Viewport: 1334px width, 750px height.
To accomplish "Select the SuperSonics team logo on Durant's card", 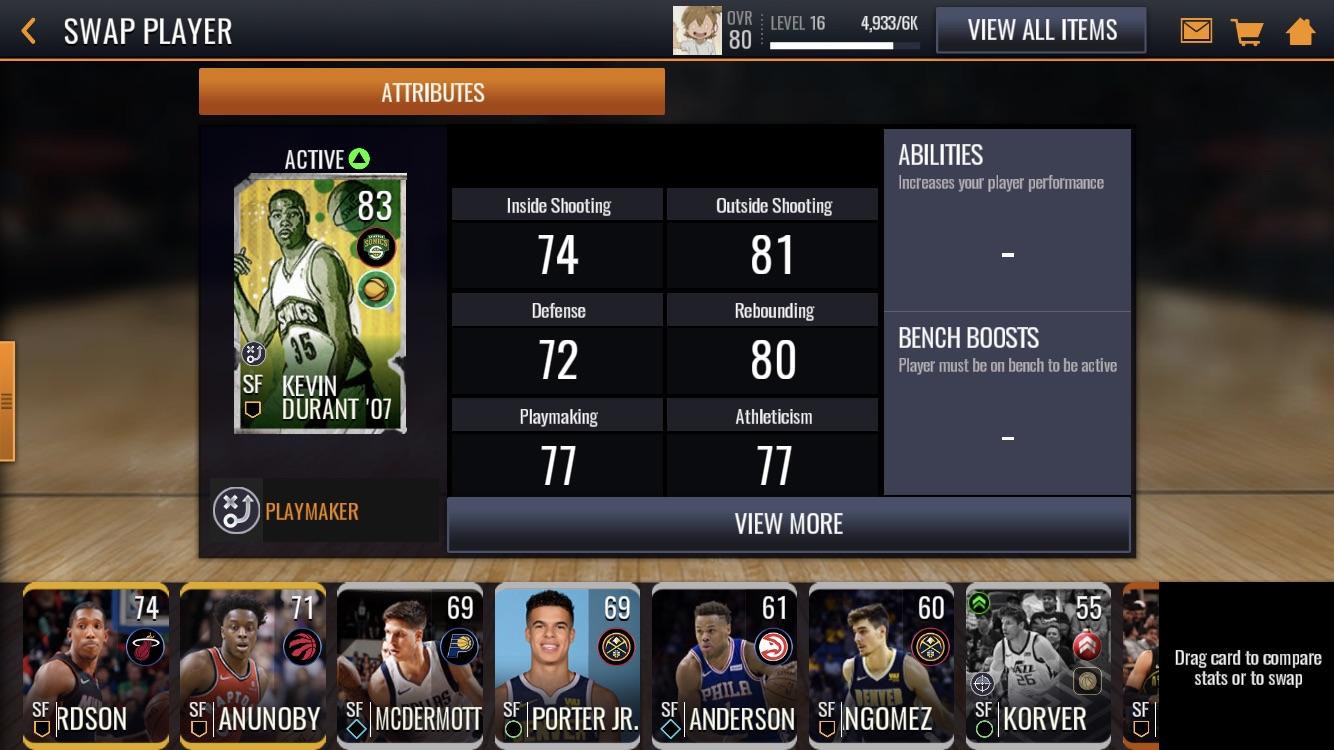I will click(377, 247).
